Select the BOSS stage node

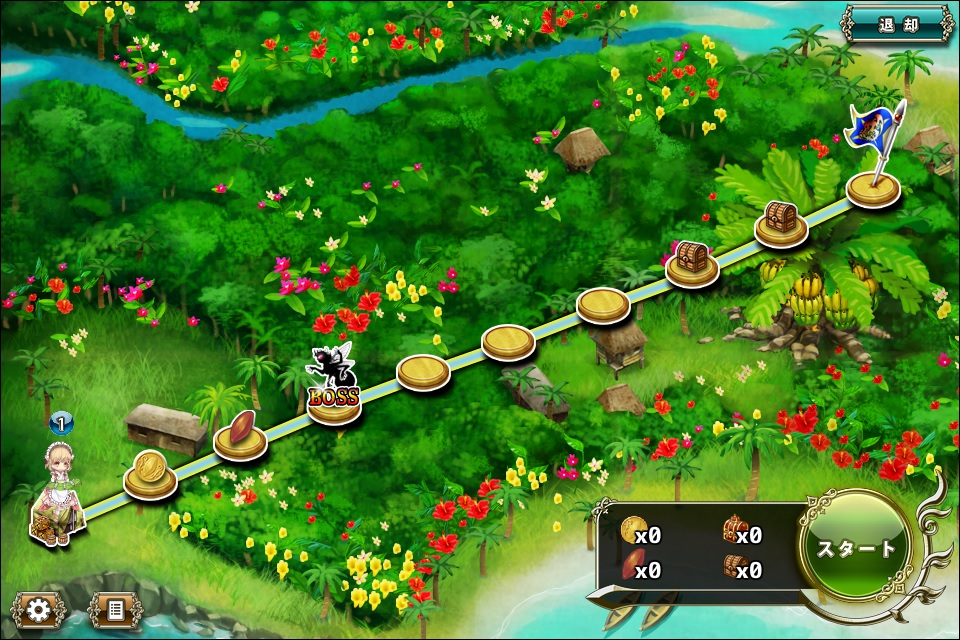pyautogui.click(x=334, y=398)
